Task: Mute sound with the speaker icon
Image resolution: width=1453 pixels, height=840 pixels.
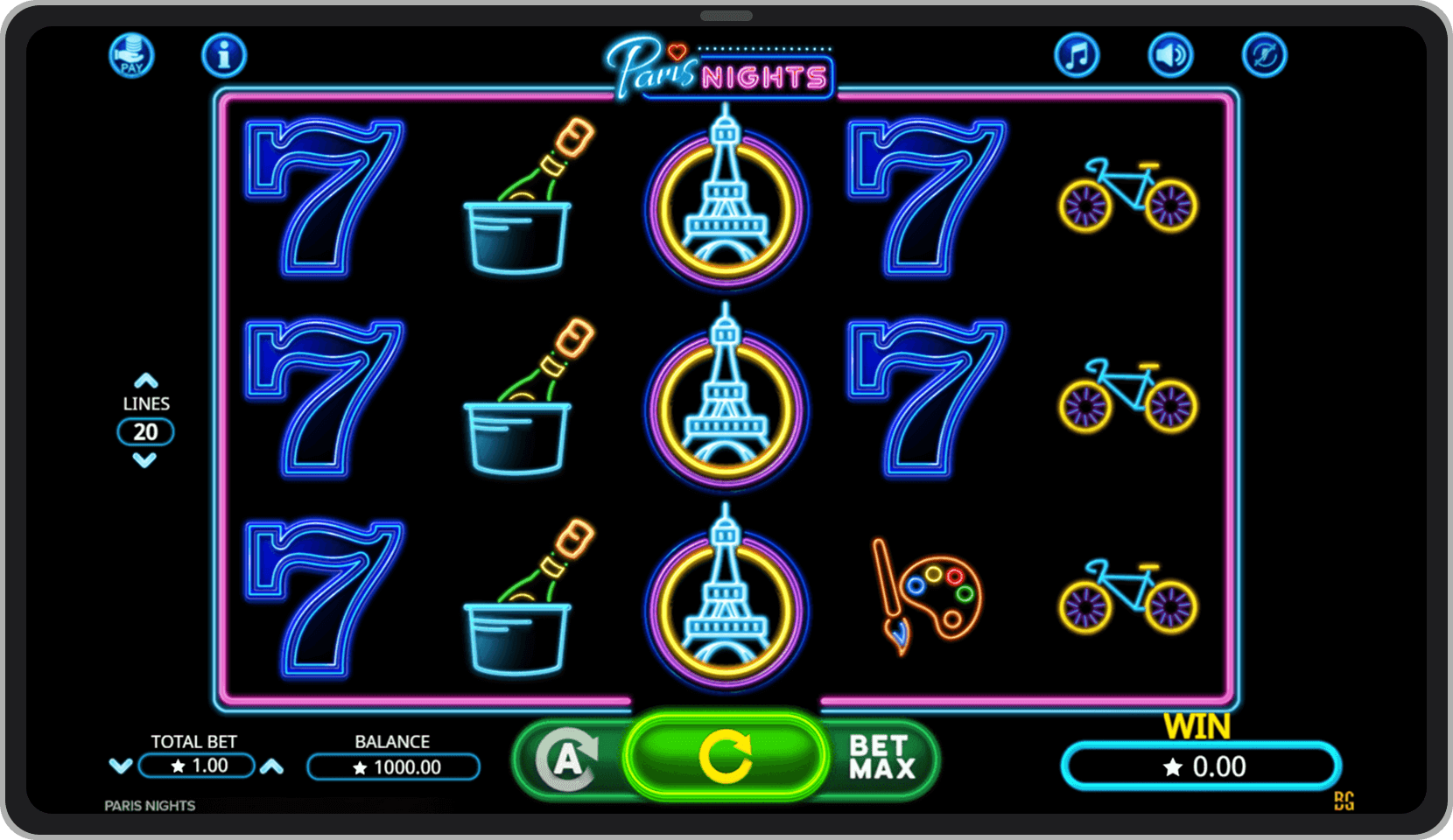Action: (1169, 54)
